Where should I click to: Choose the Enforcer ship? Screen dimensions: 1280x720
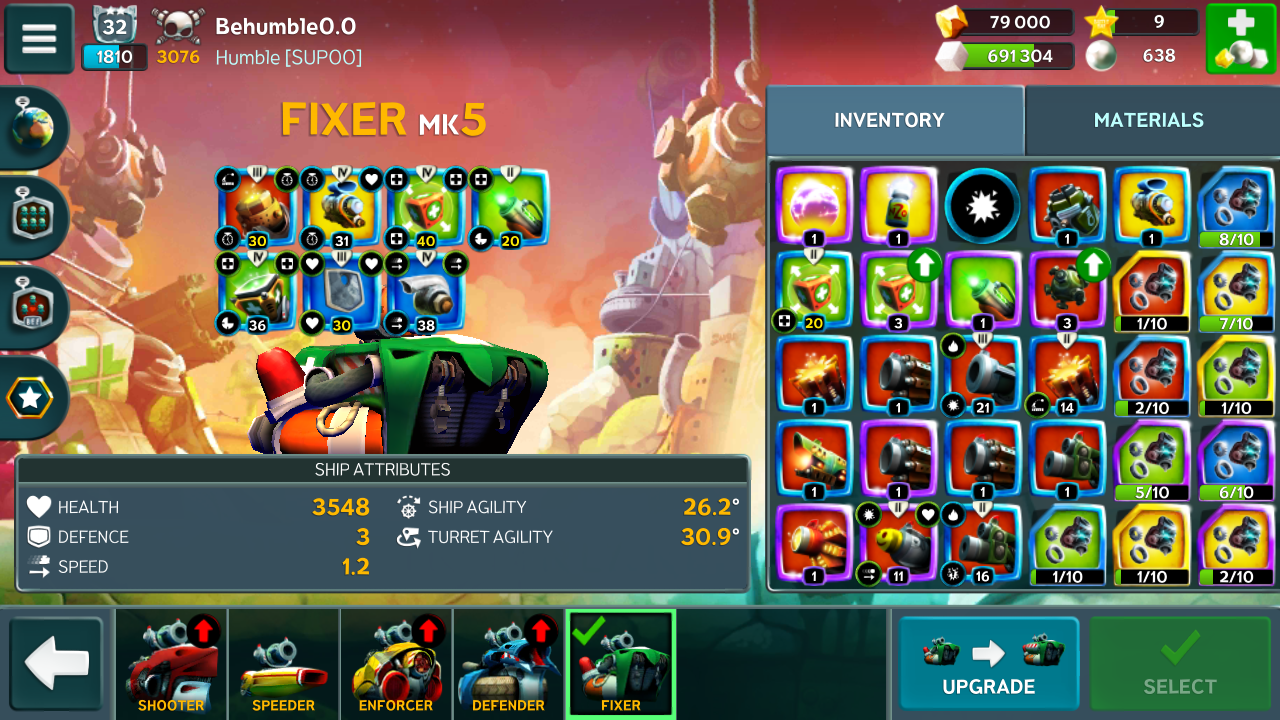pos(396,664)
